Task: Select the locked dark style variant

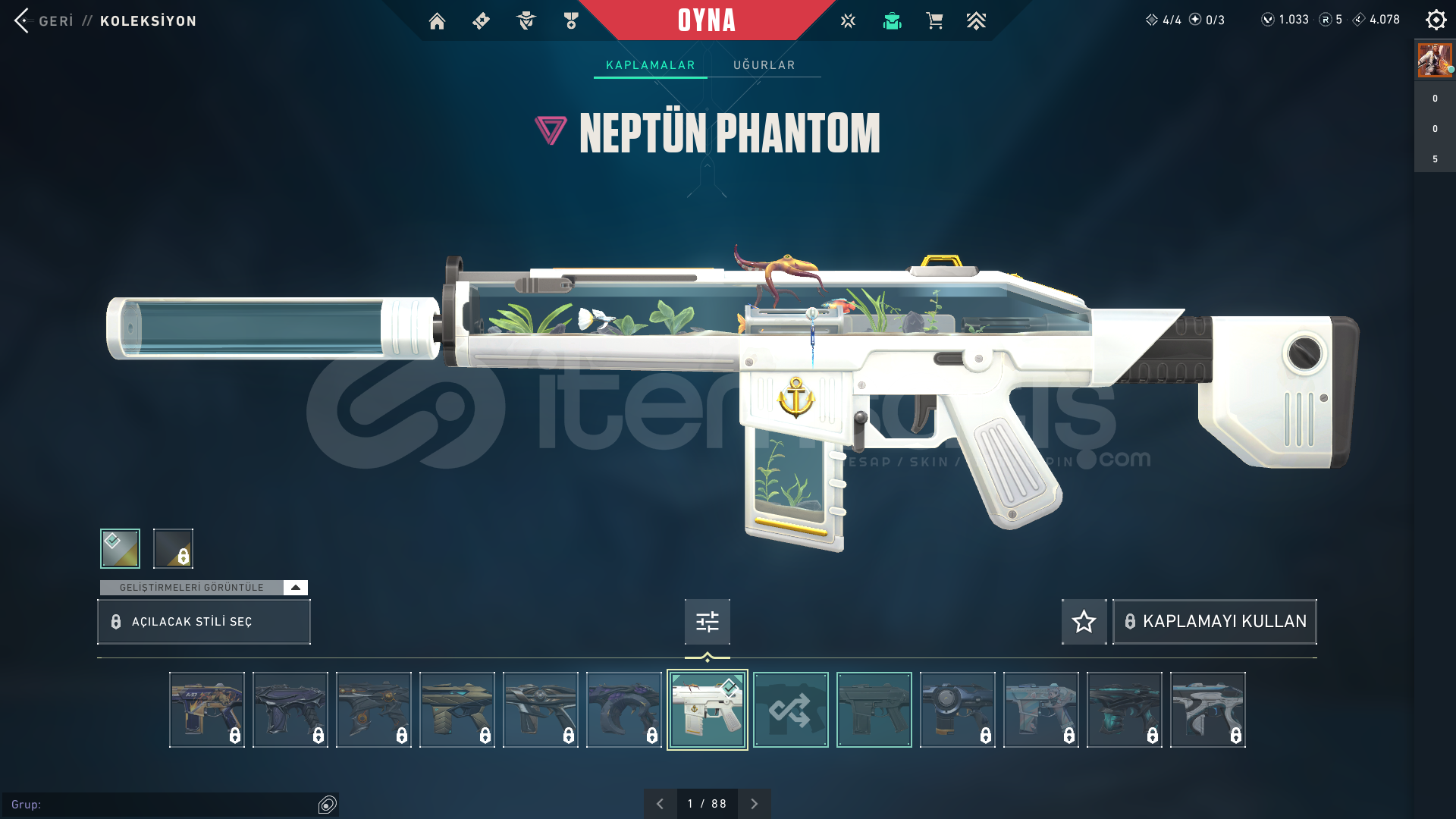Action: [172, 548]
